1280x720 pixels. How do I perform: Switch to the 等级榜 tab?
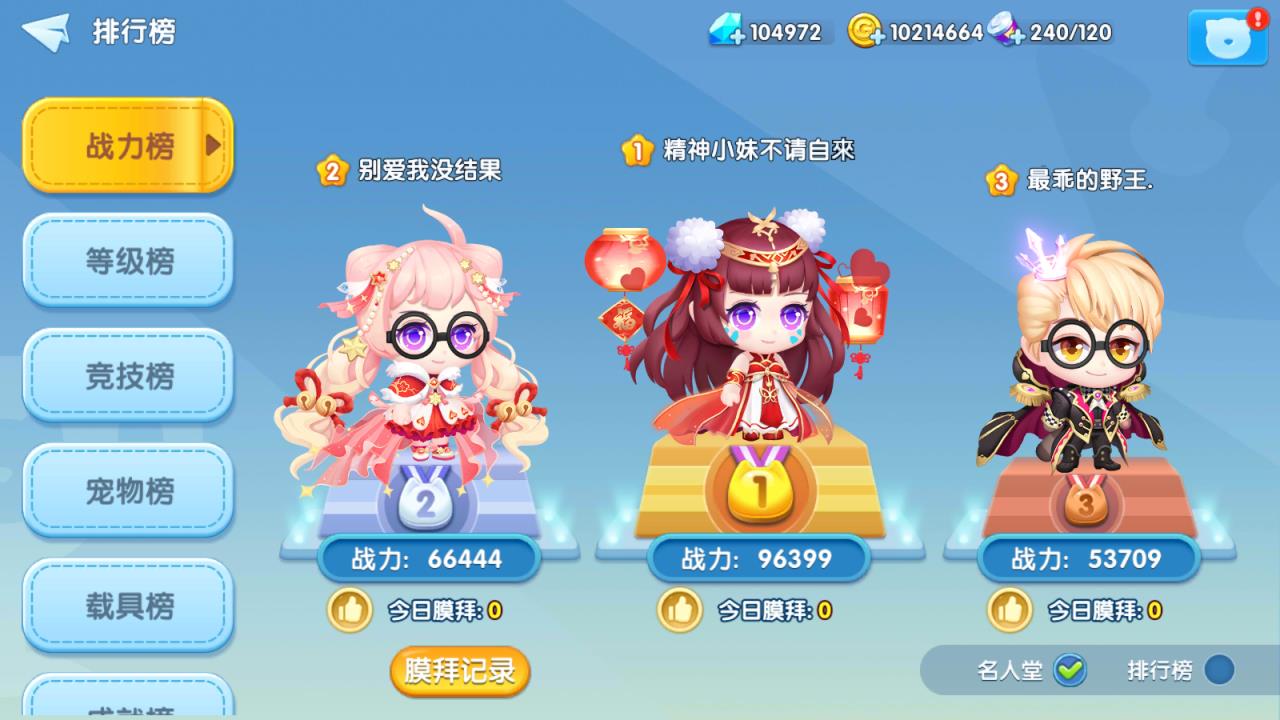128,261
